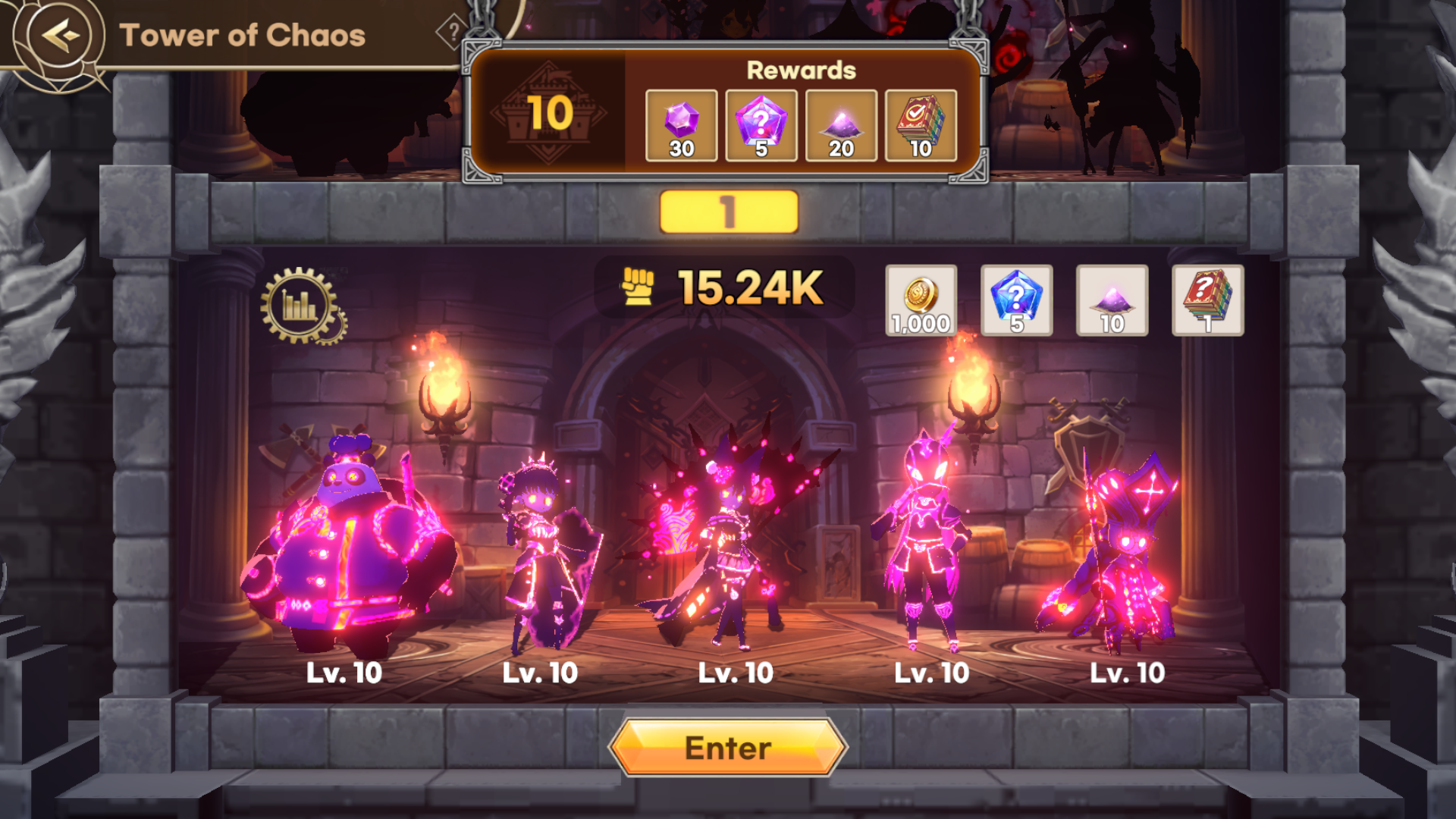This screenshot has height=819, width=1456.
Task: View the pink mystery gem milestone reward
Action: point(761,126)
